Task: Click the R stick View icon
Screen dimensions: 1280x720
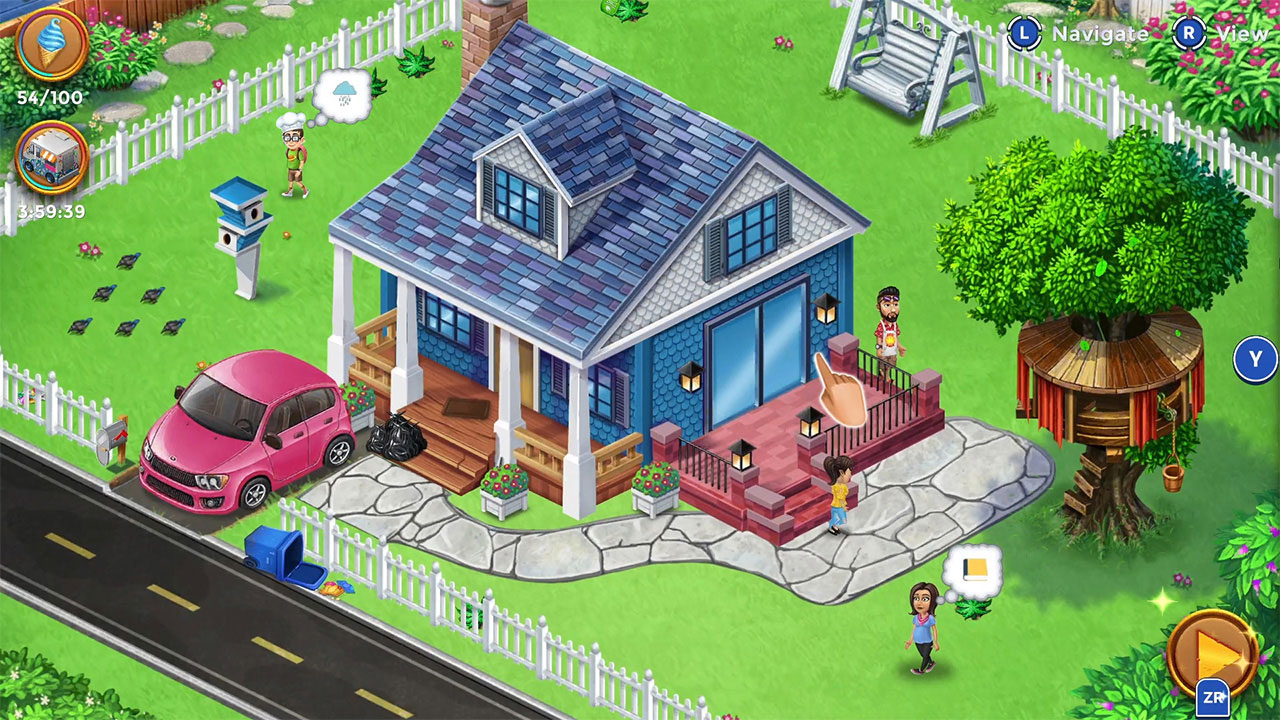Action: (1188, 33)
